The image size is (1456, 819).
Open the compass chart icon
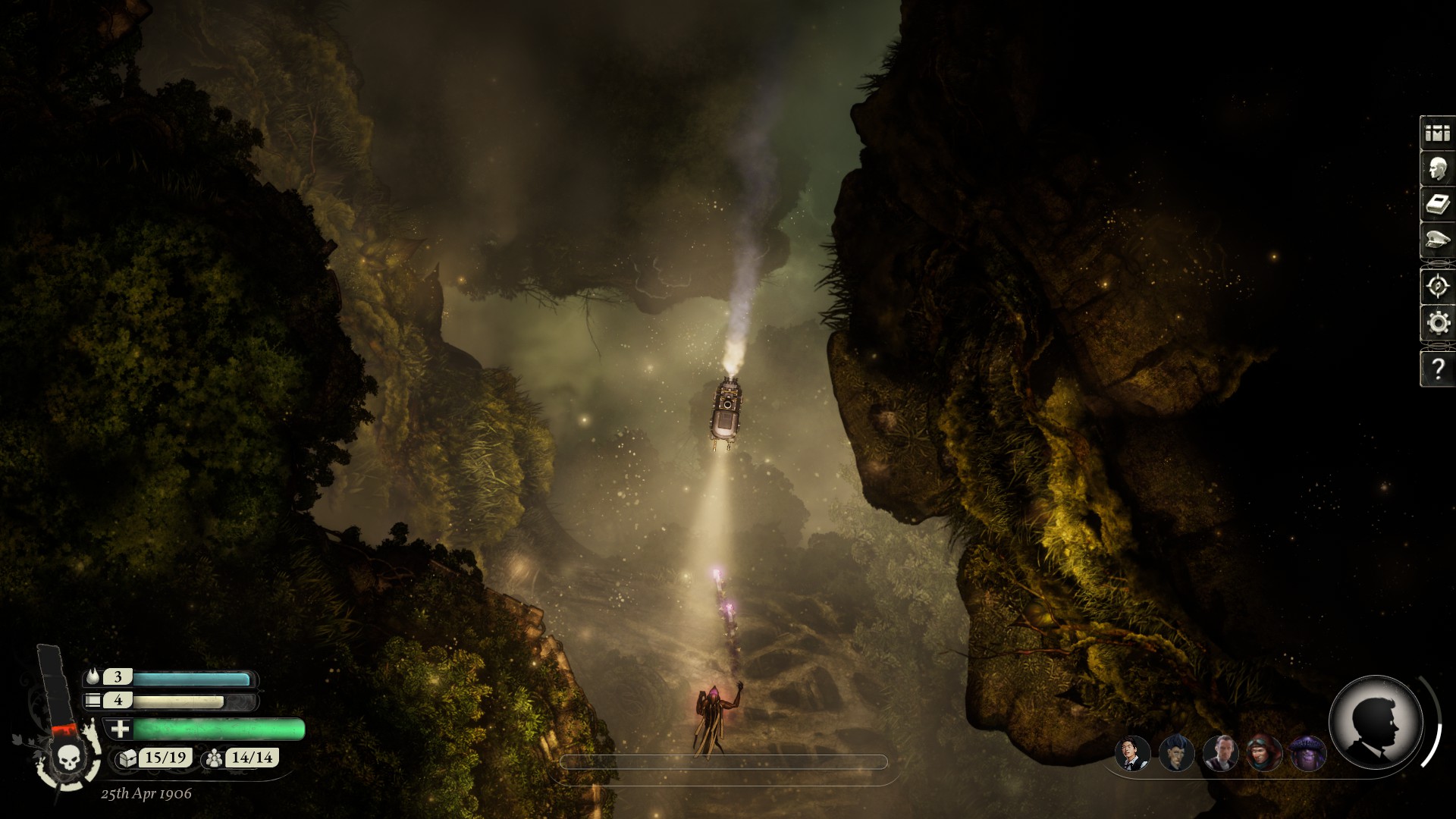pos(1437,287)
